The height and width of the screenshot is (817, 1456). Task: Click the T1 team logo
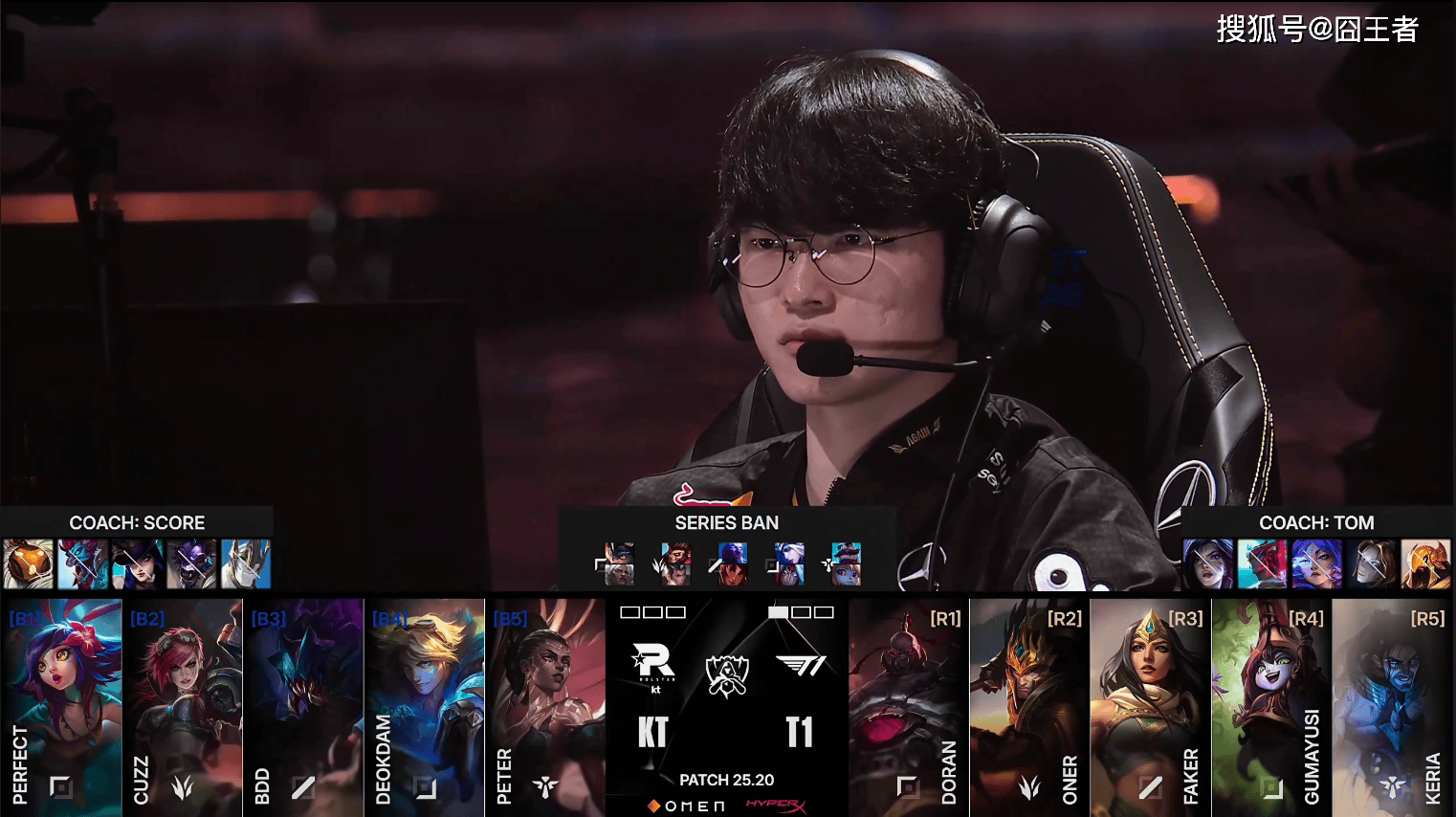[x=801, y=665]
